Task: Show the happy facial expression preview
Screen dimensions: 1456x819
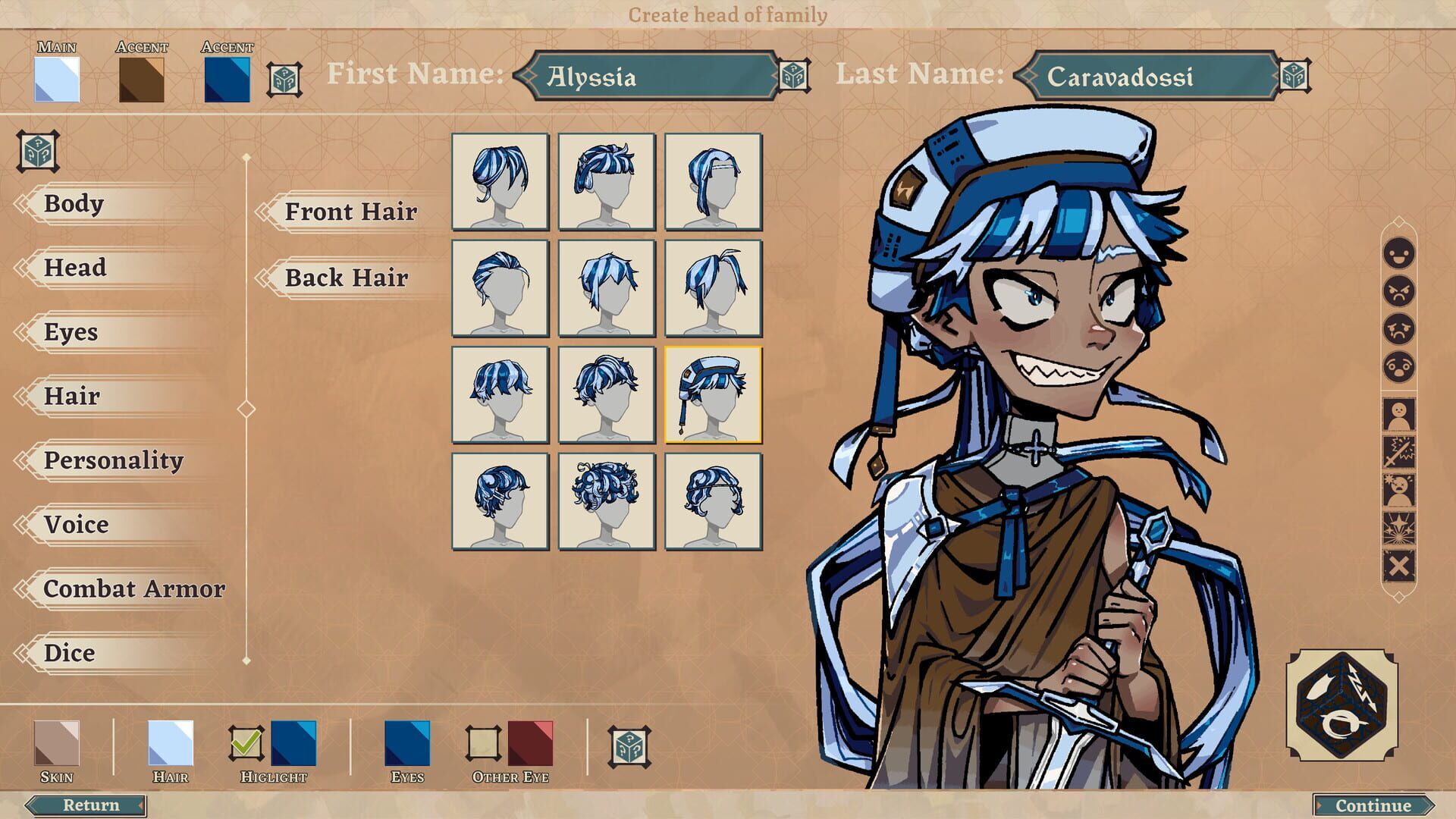Action: [1398, 254]
